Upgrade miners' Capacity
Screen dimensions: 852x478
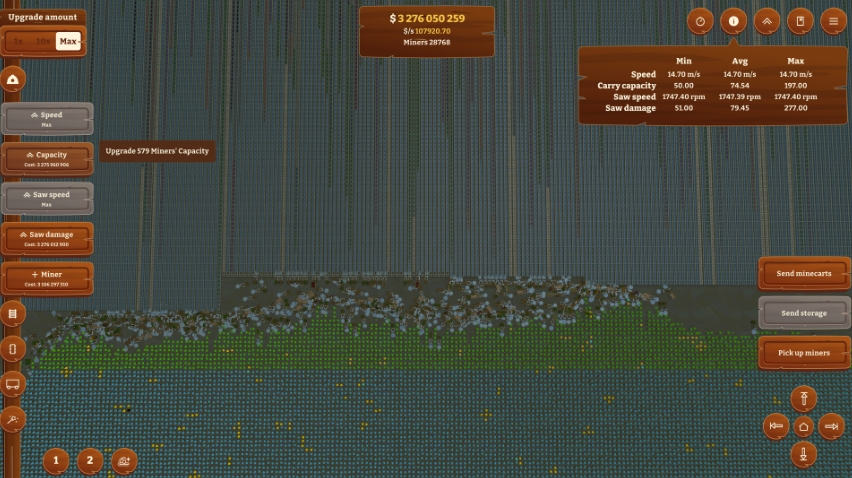(49, 158)
